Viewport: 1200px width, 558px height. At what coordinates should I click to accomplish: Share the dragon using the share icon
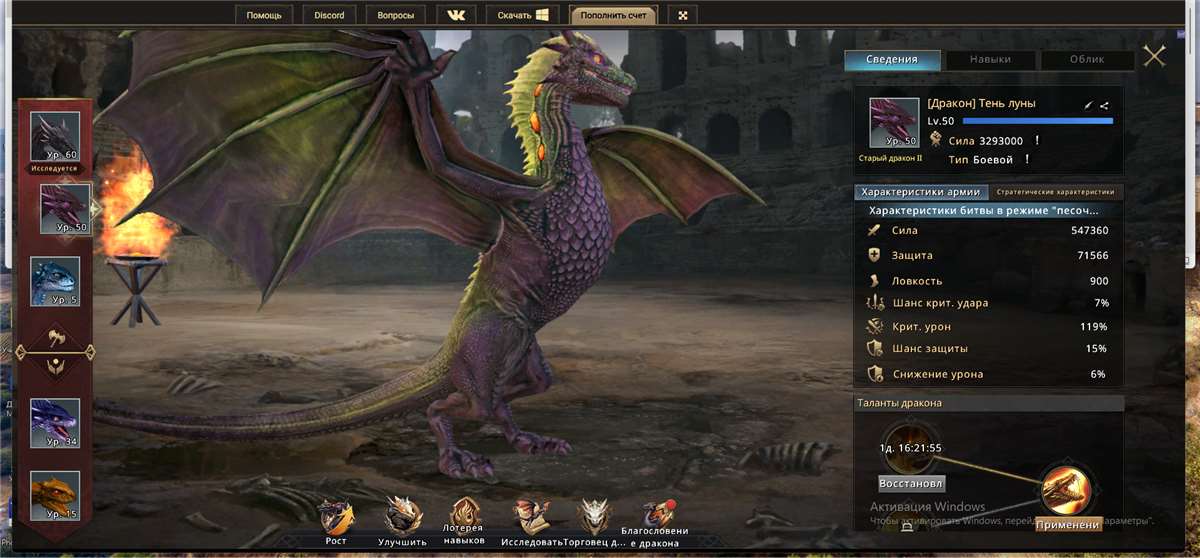coord(1104,104)
